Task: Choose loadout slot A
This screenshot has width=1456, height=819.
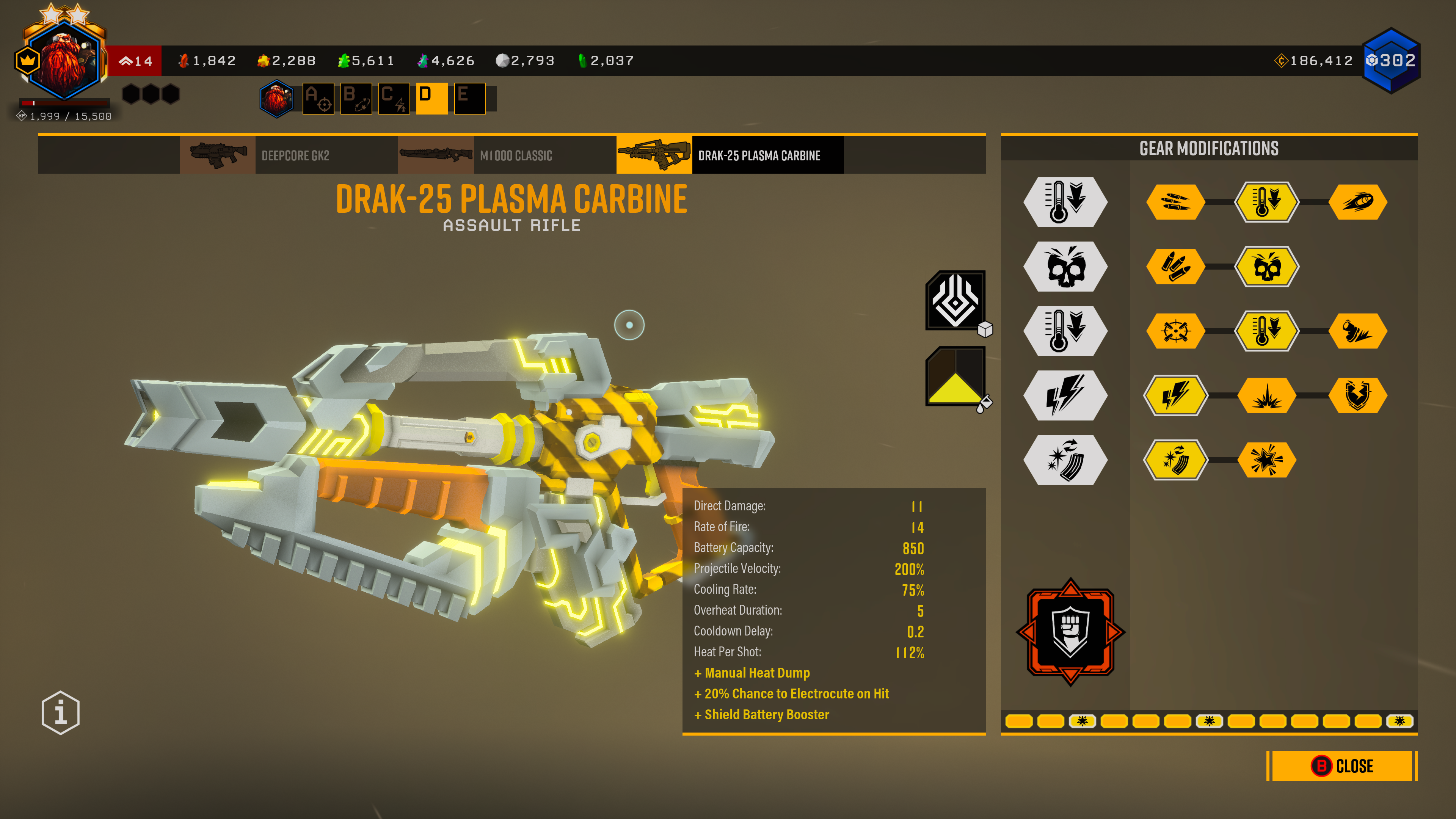Action: [318, 98]
